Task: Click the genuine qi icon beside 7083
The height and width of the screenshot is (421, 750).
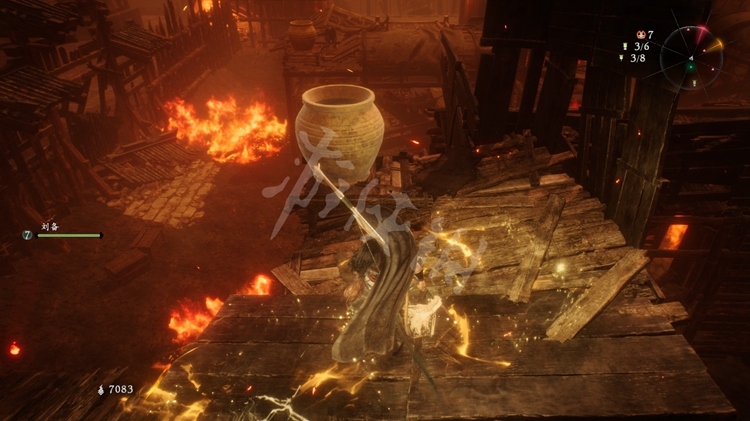Action: point(100,388)
